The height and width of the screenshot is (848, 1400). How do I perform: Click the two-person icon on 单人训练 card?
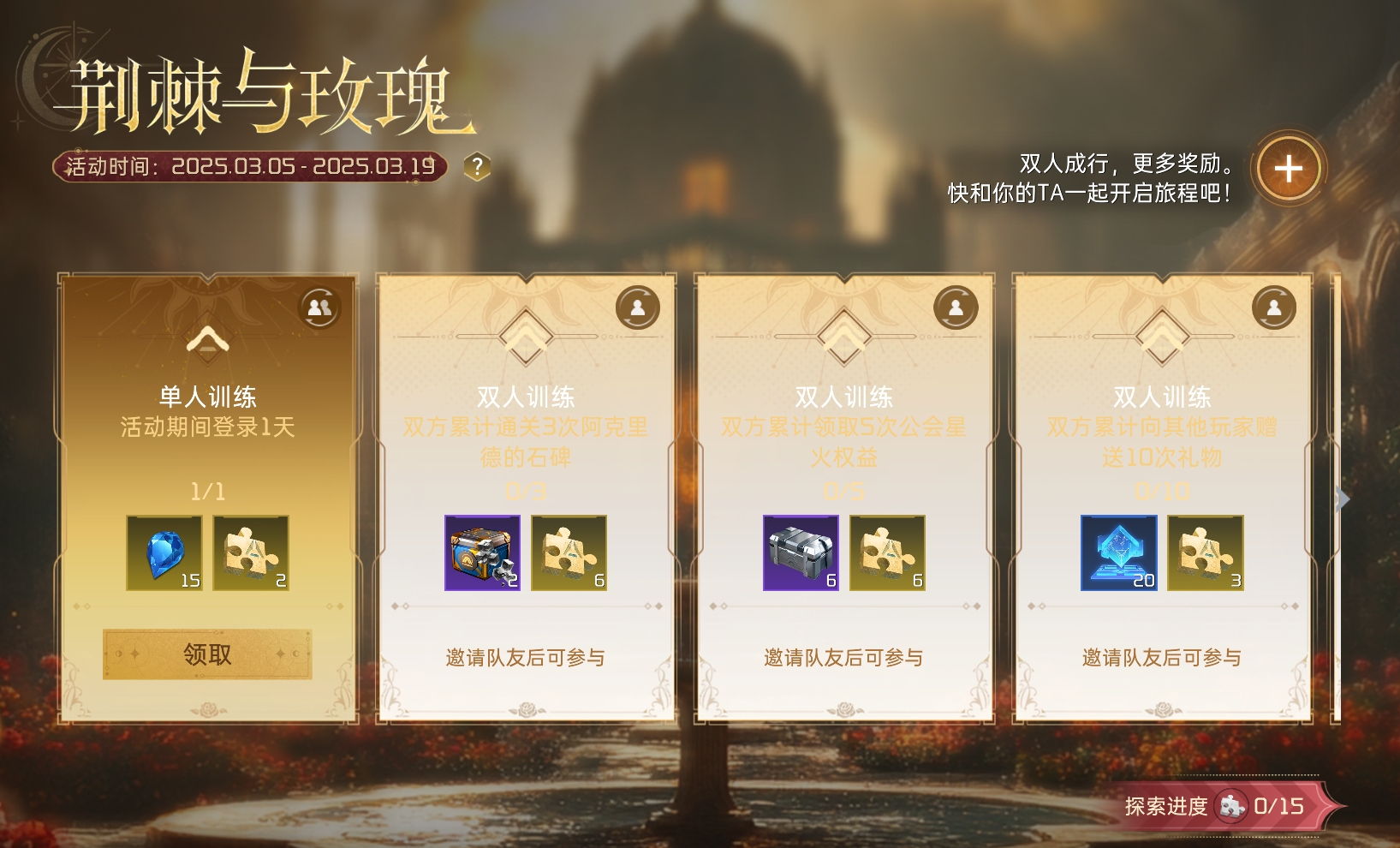[319, 308]
